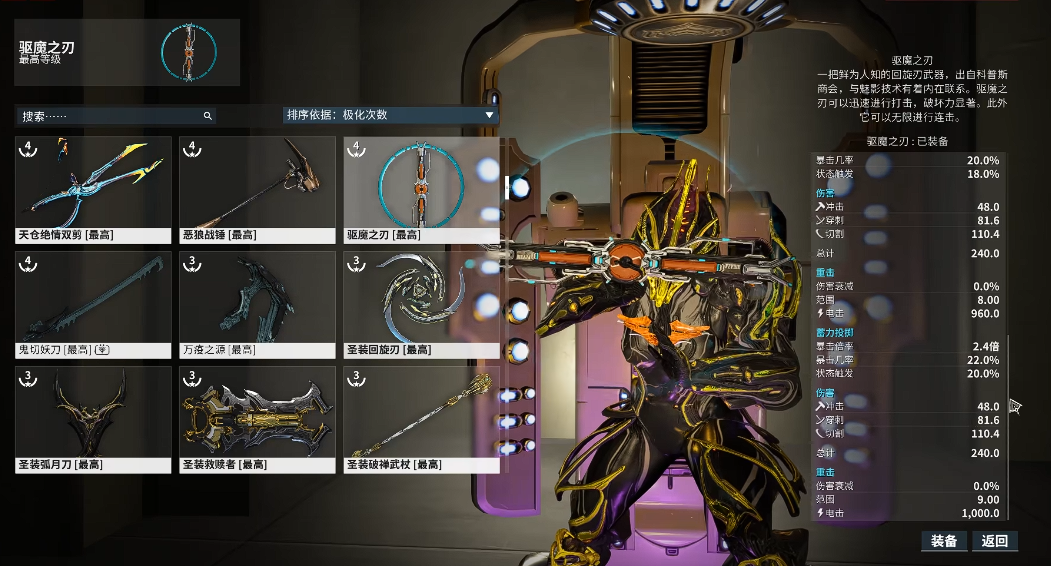Select the 驱魔之刃 glaive tile
This screenshot has height=566, width=1051.
pyautogui.click(x=421, y=190)
